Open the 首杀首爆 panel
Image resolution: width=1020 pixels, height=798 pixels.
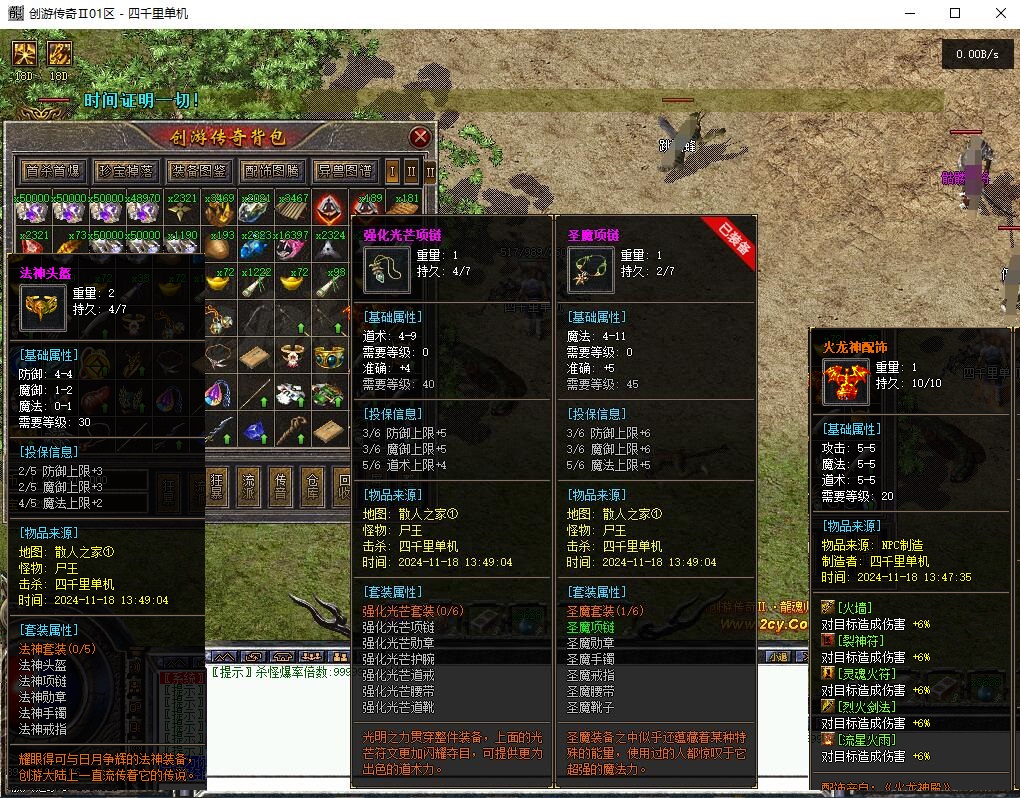point(53,171)
